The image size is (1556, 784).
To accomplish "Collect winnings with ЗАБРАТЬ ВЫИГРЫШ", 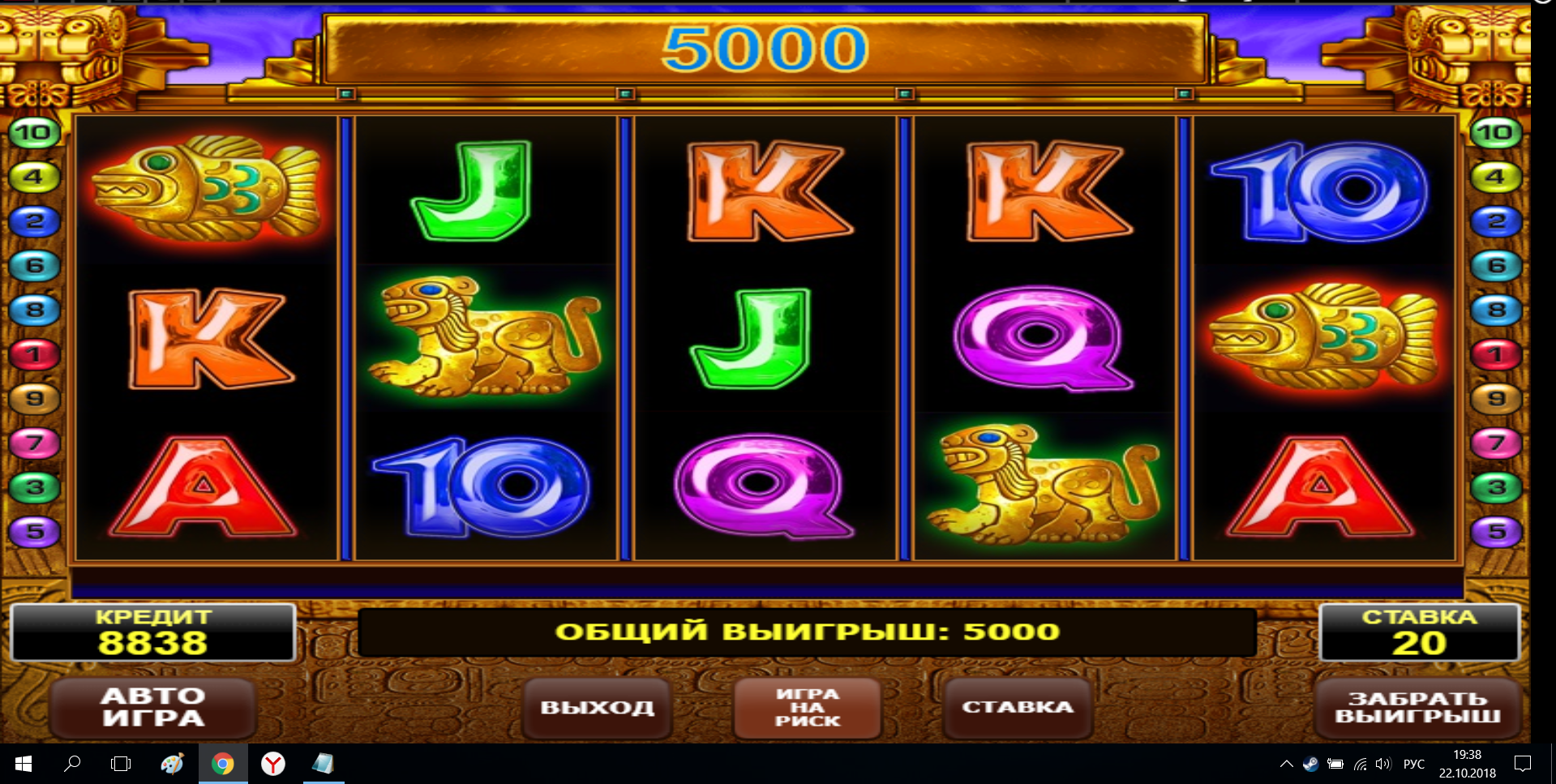I will click(x=1421, y=707).
